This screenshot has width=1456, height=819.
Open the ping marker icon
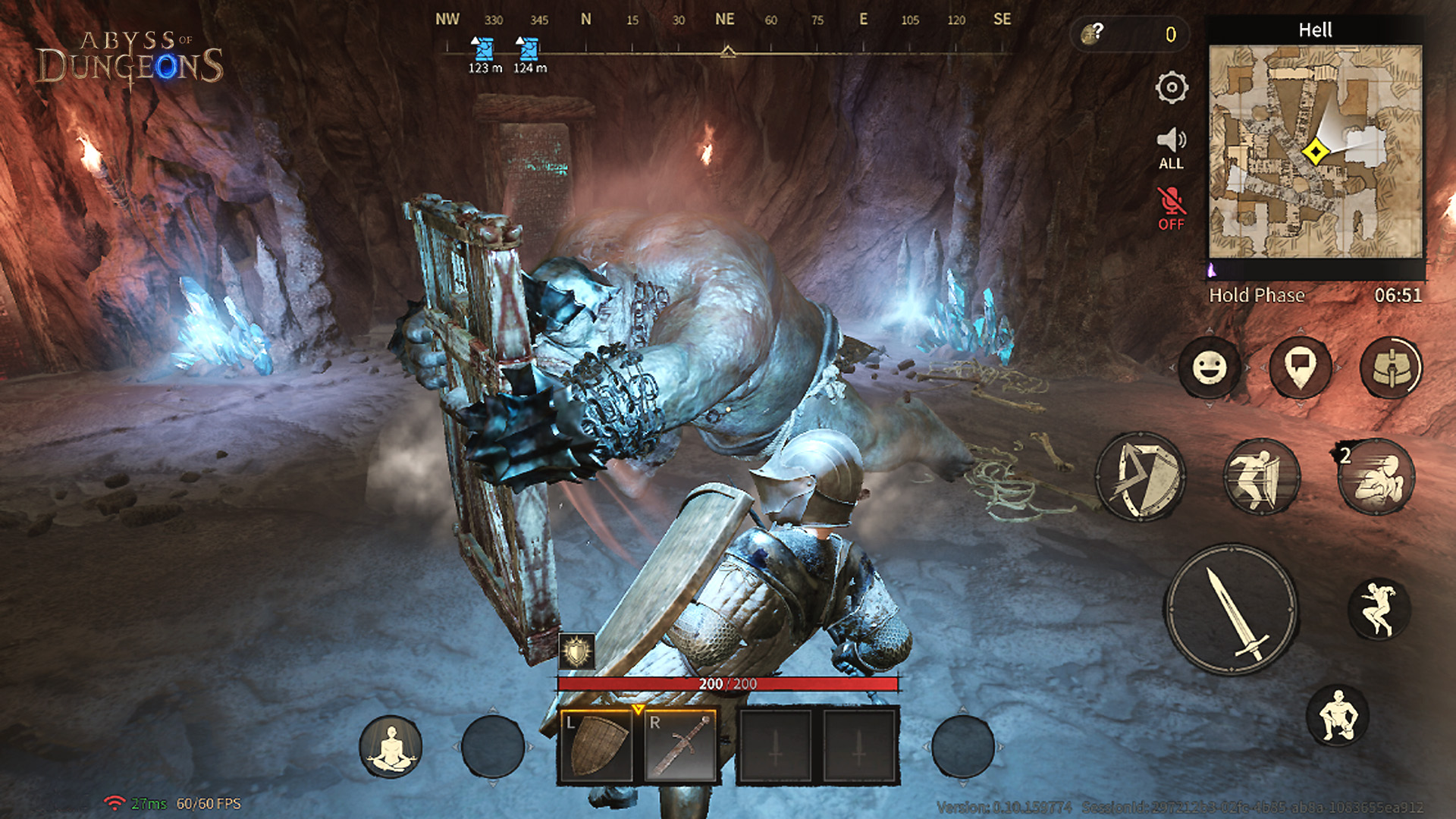1300,368
